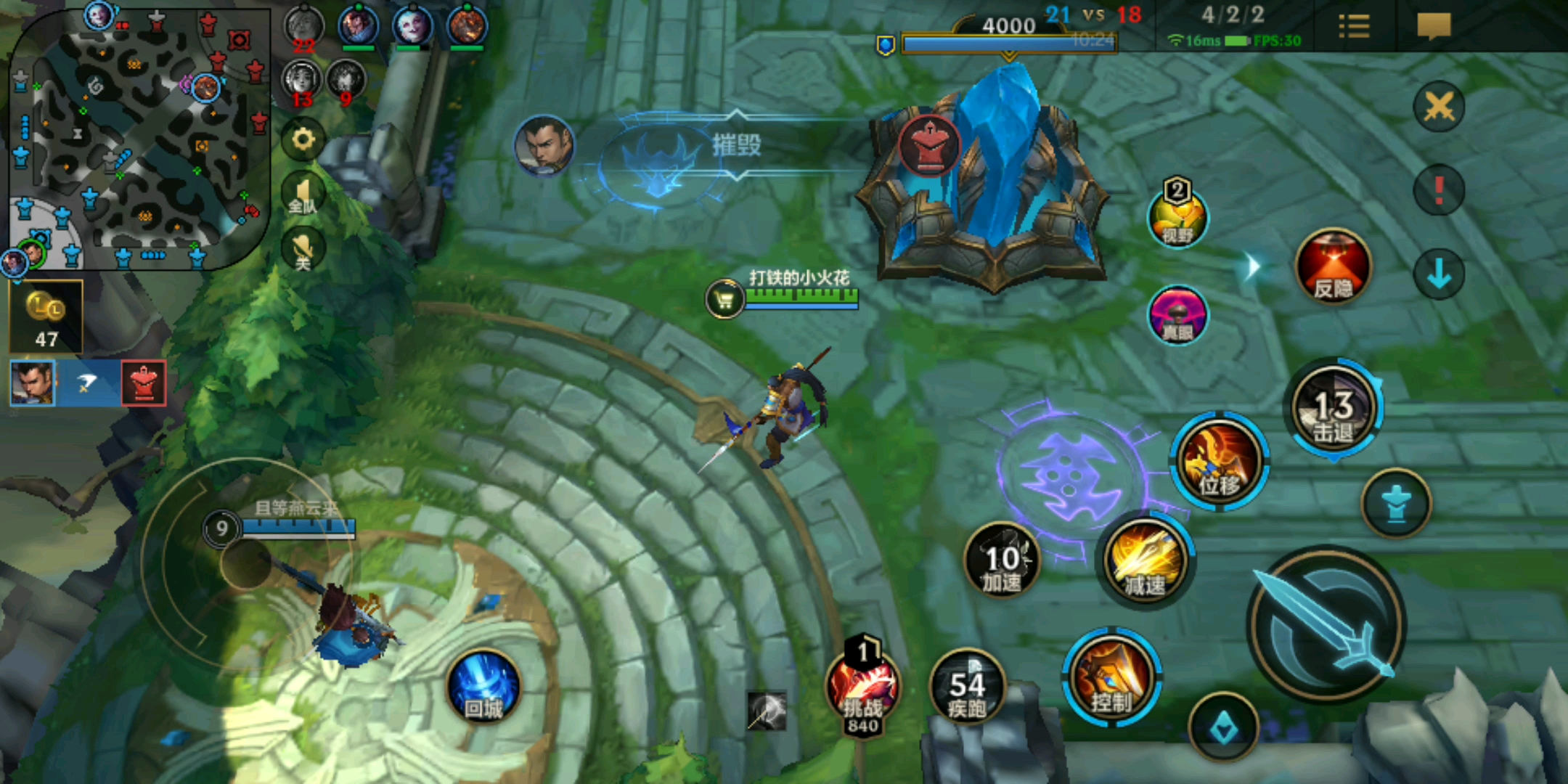This screenshot has width=1568, height=784.
Task: Send the red exclamation danger ping
Action: coord(1439,190)
